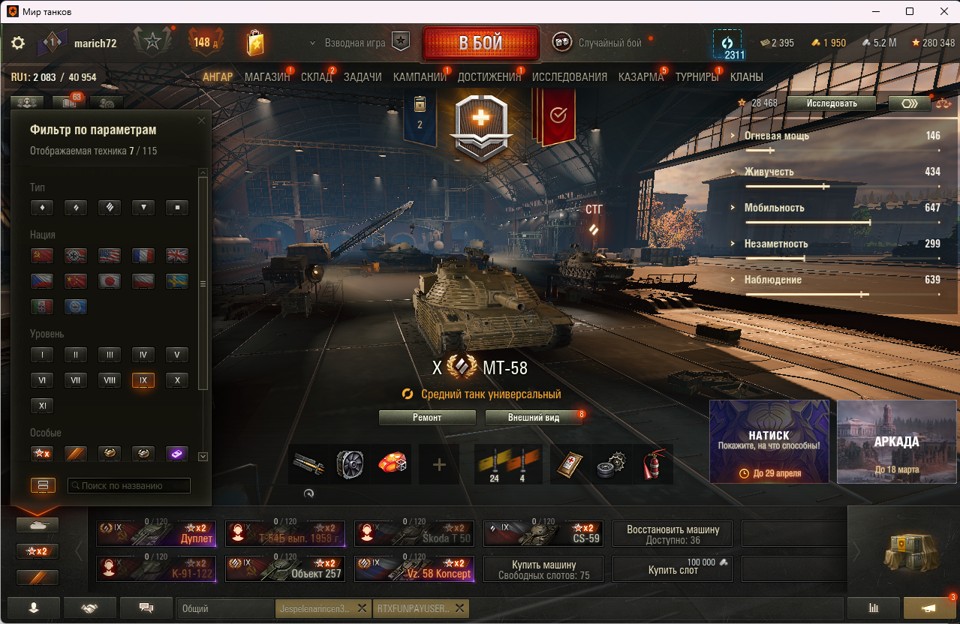Screen dimensions: 960x624
Task: Open Внешний вид appearance customization
Action: pos(533,417)
